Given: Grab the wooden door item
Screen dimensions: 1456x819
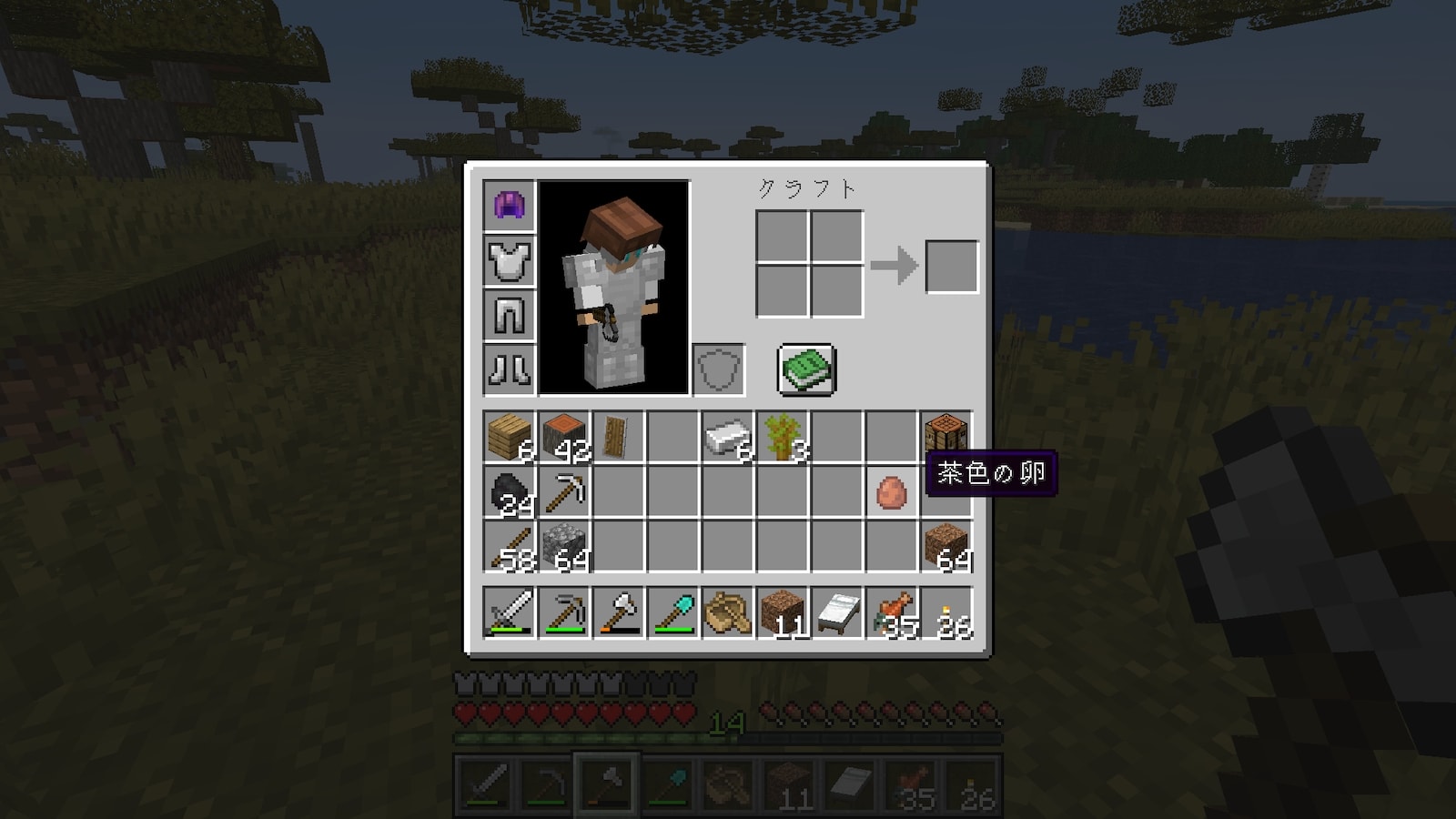Looking at the screenshot, I should 618,437.
